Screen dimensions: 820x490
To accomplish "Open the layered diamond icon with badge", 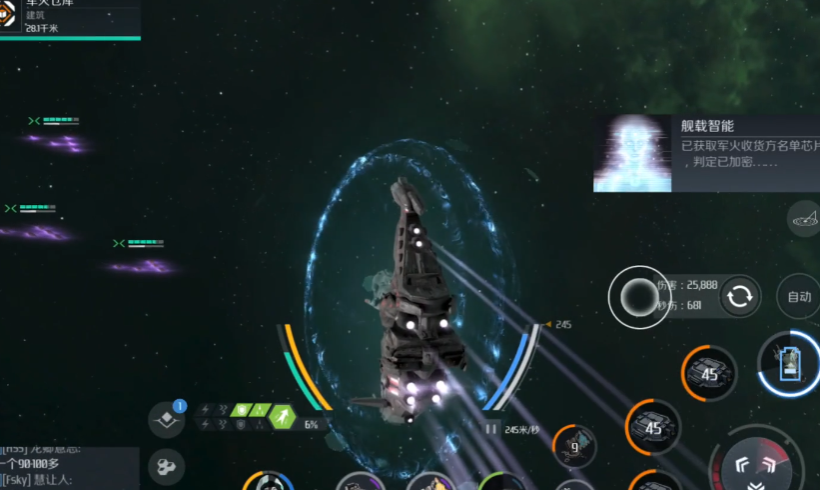I will click(x=166, y=420).
